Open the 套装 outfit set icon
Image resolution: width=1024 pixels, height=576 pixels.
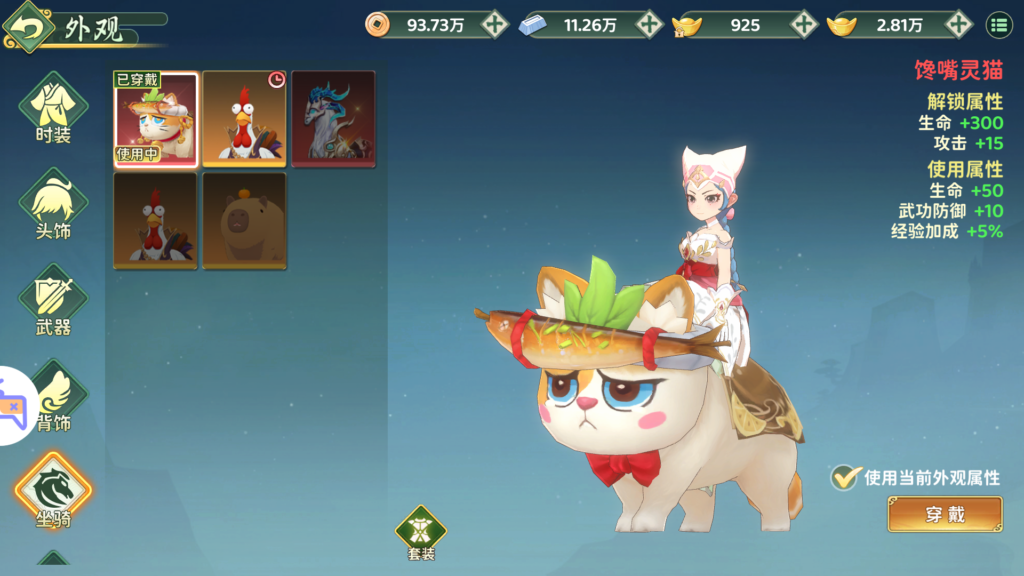[x=421, y=530]
